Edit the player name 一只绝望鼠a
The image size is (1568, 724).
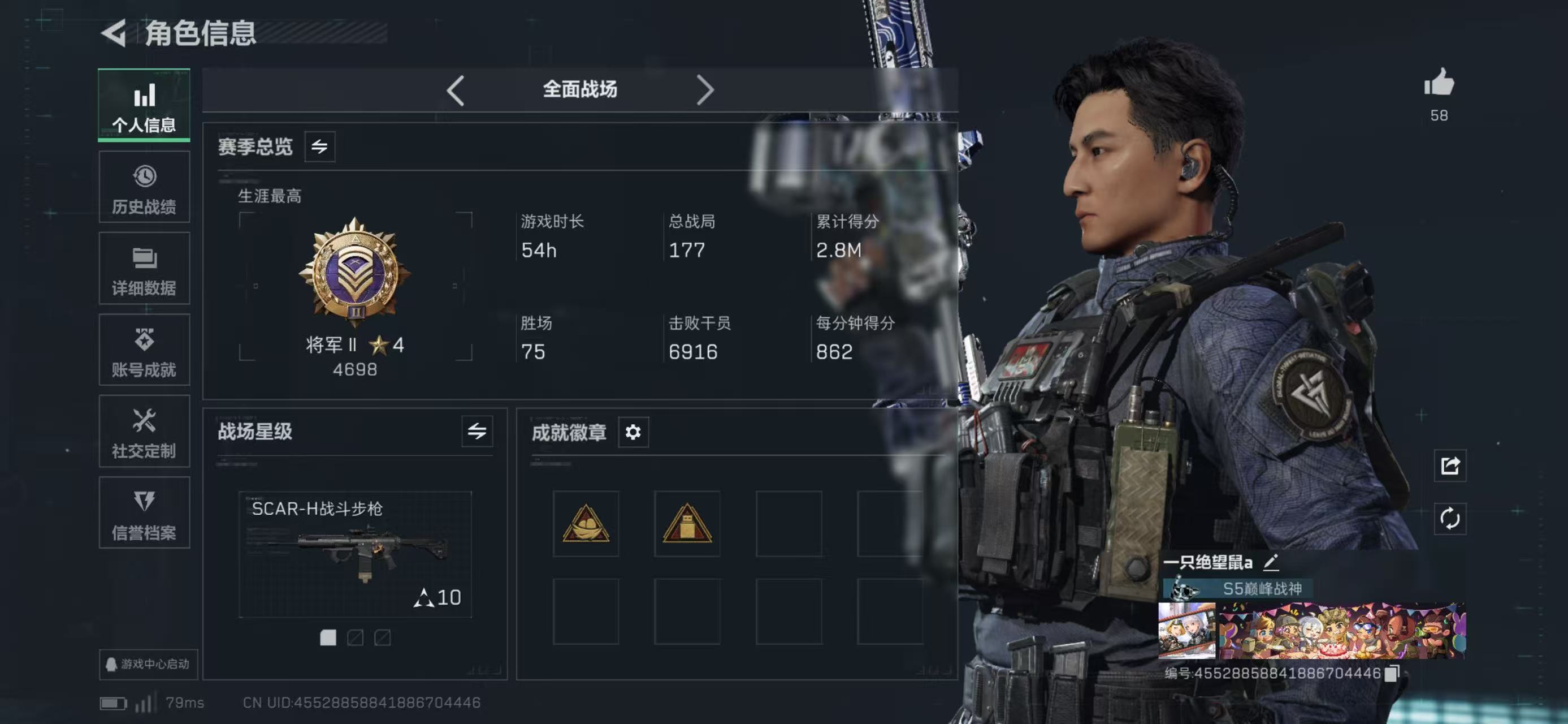coord(1271,562)
